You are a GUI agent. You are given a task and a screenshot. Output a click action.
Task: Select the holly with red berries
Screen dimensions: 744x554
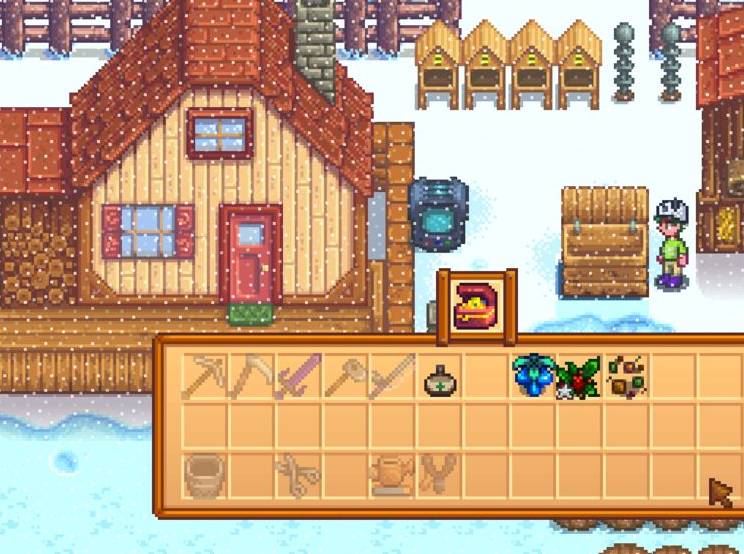coord(579,377)
